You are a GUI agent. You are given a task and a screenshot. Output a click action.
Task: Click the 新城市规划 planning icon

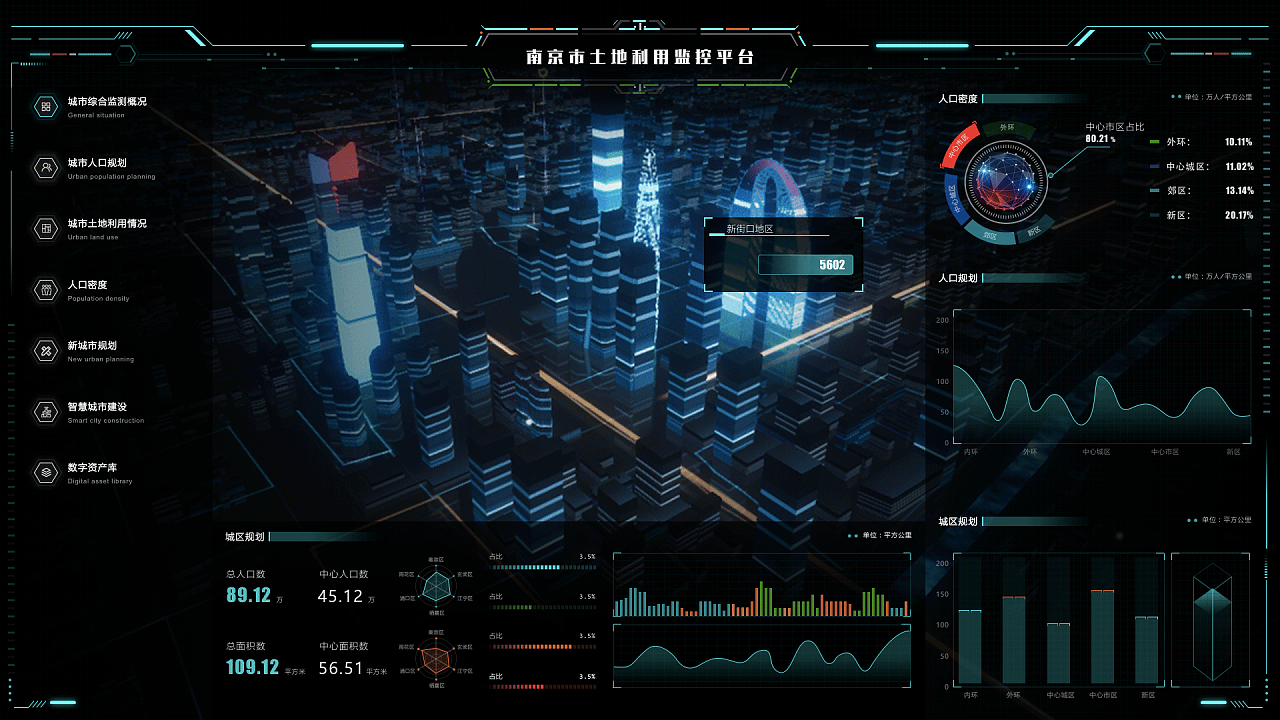[x=46, y=350]
